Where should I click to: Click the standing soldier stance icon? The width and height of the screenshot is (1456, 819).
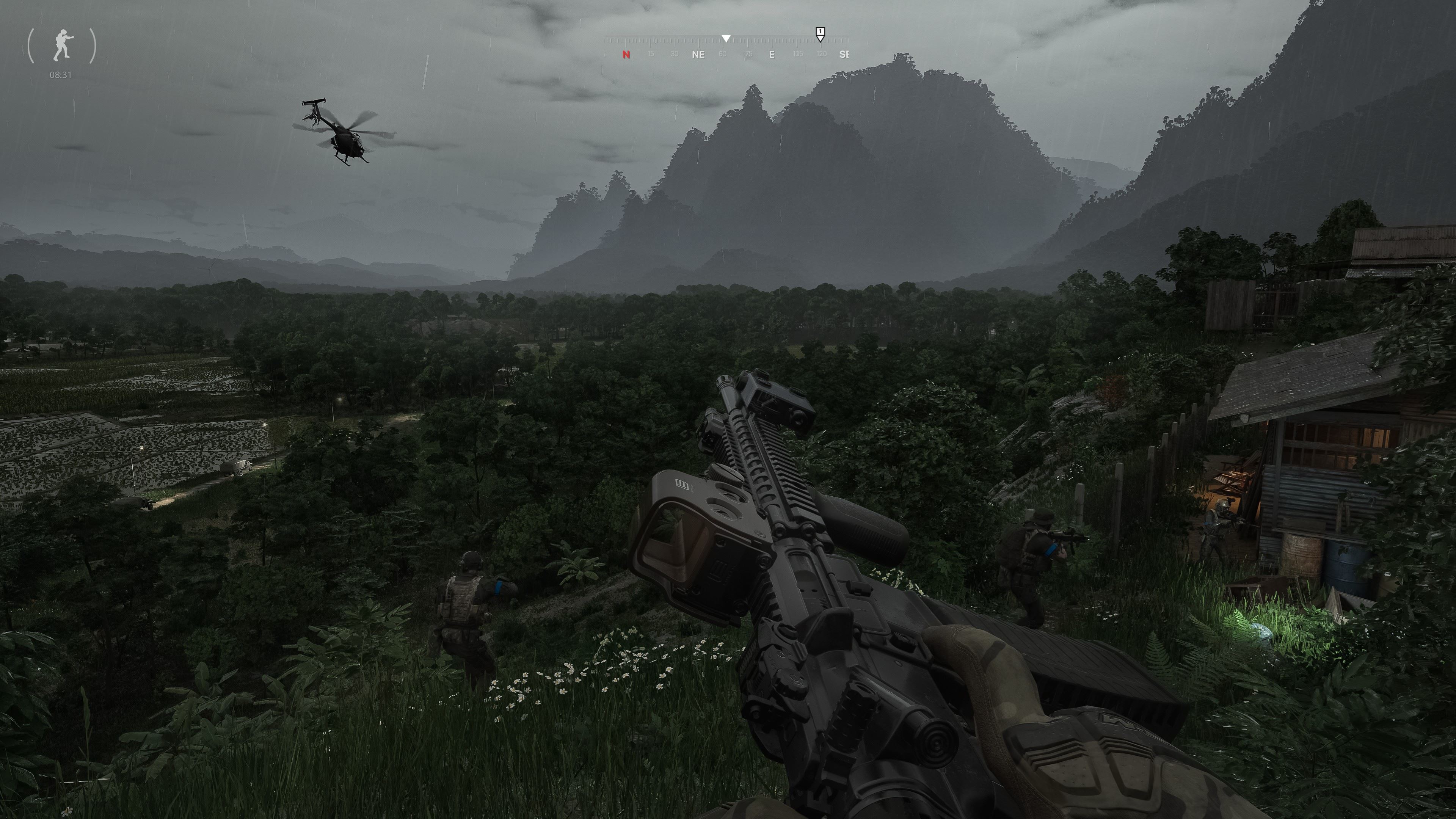point(62,45)
